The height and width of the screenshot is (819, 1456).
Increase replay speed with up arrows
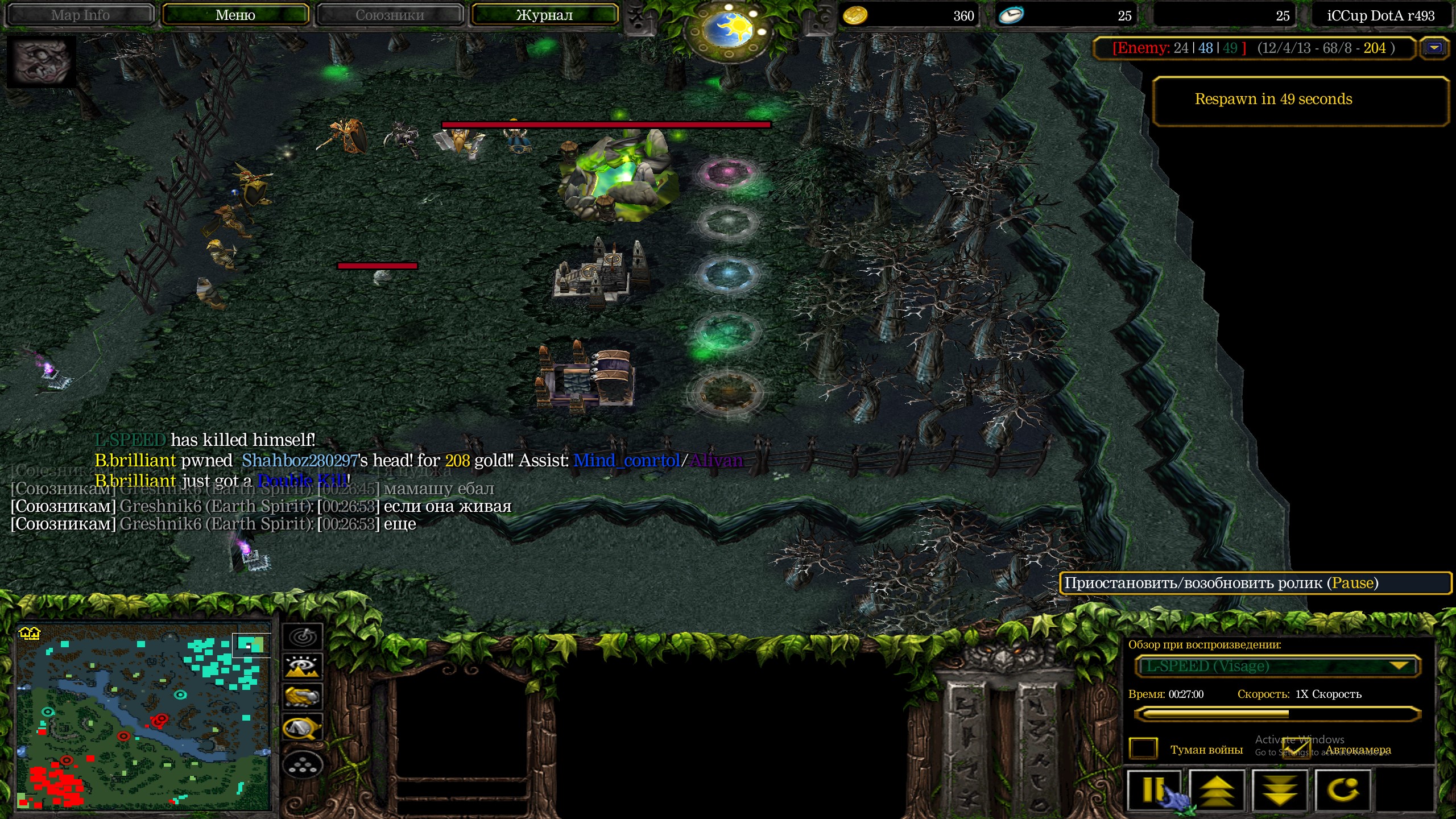[1217, 790]
